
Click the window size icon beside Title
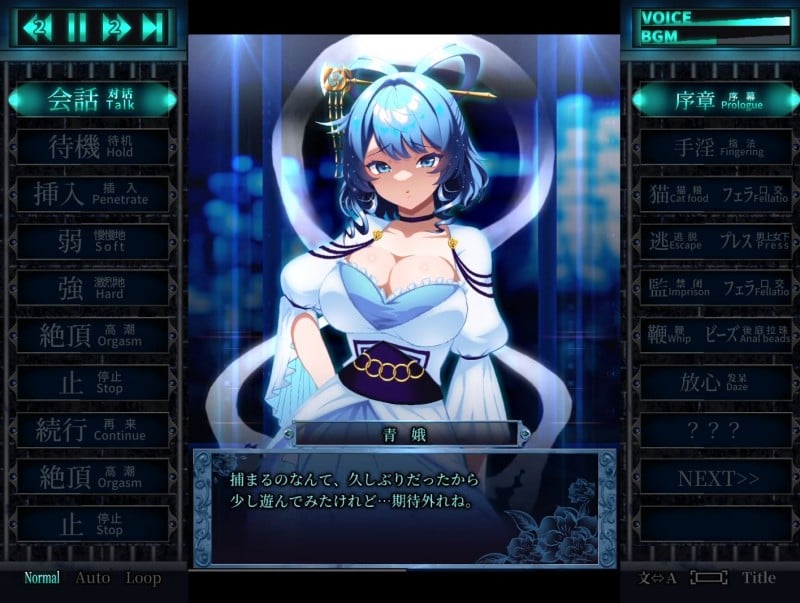[x=708, y=578]
